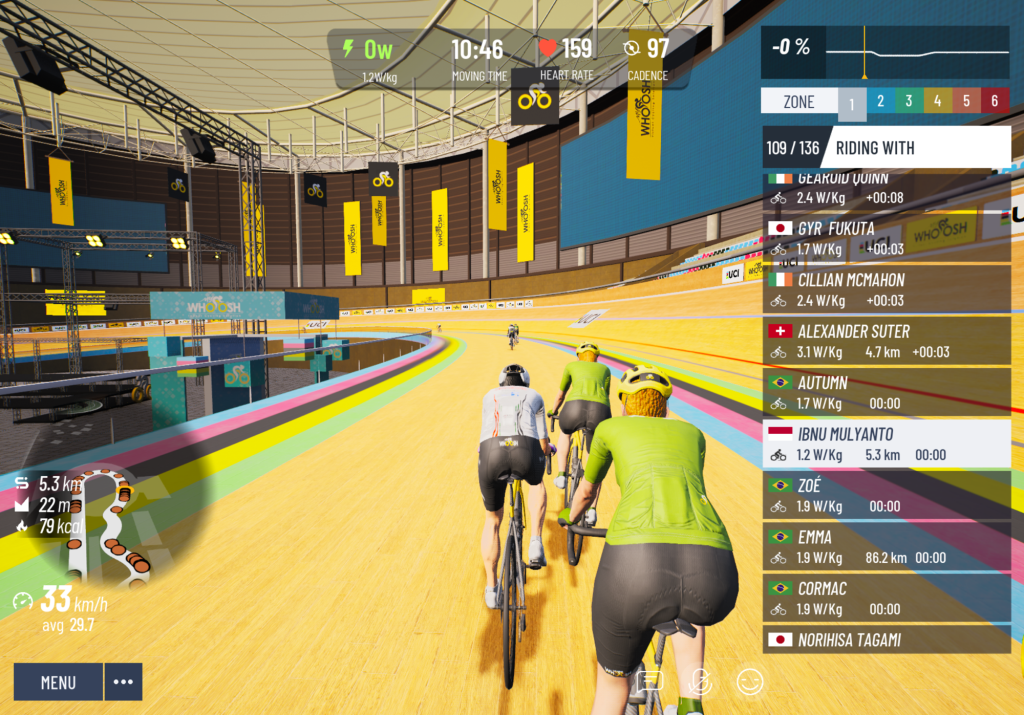The image size is (1024, 715).
Task: Click rider Cormac in the list
Action: [x=886, y=598]
